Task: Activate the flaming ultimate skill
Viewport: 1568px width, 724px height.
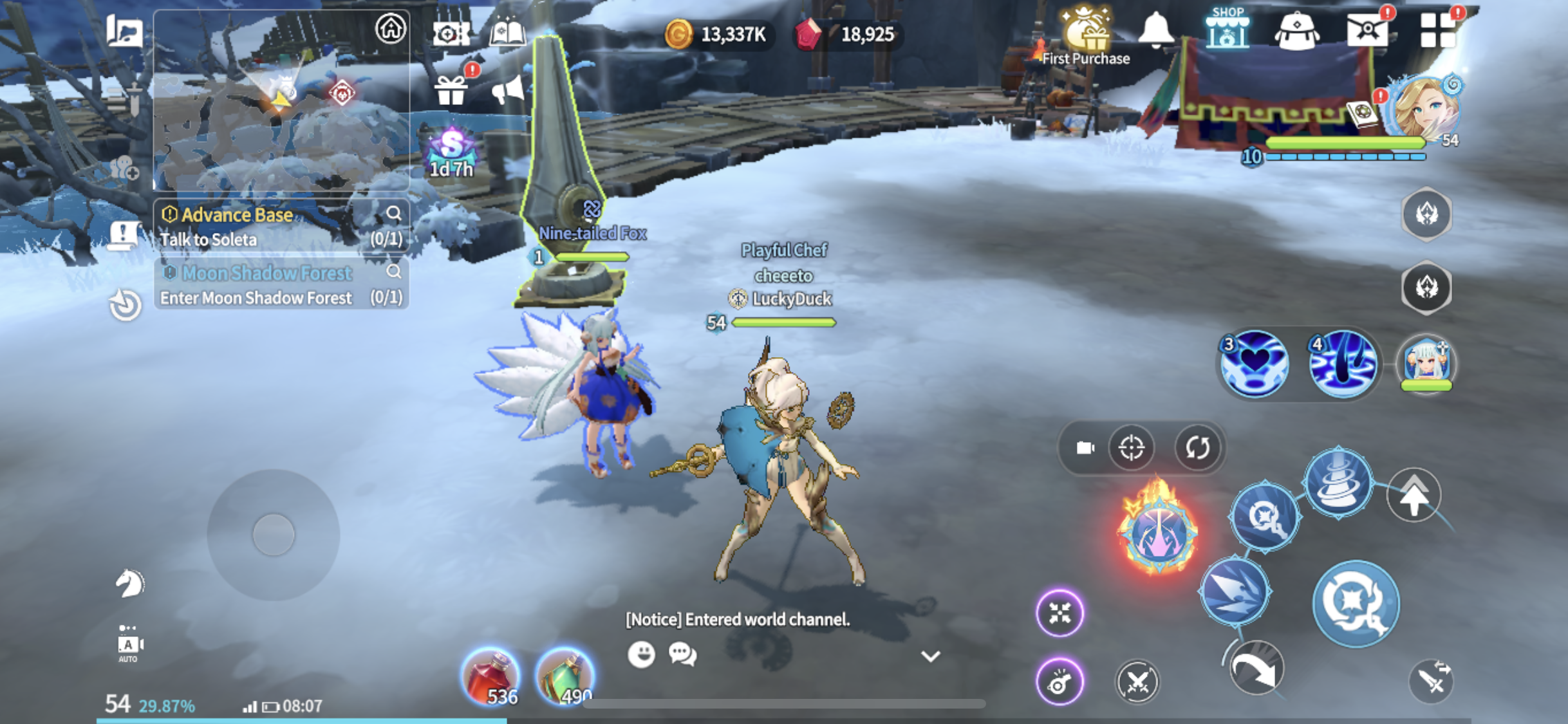Action: pos(1157,530)
